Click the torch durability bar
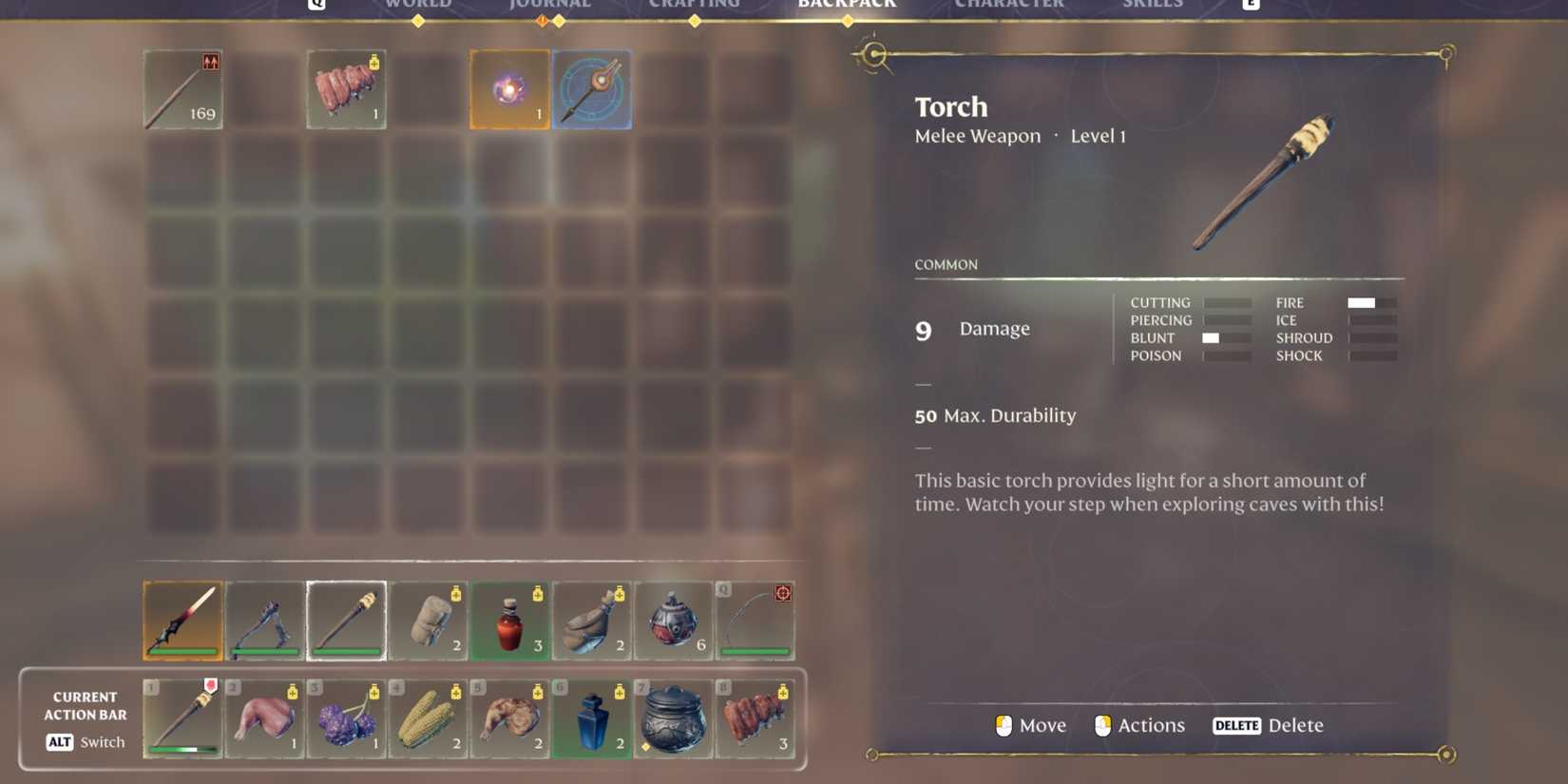This screenshot has width=1568, height=784. pos(346,652)
